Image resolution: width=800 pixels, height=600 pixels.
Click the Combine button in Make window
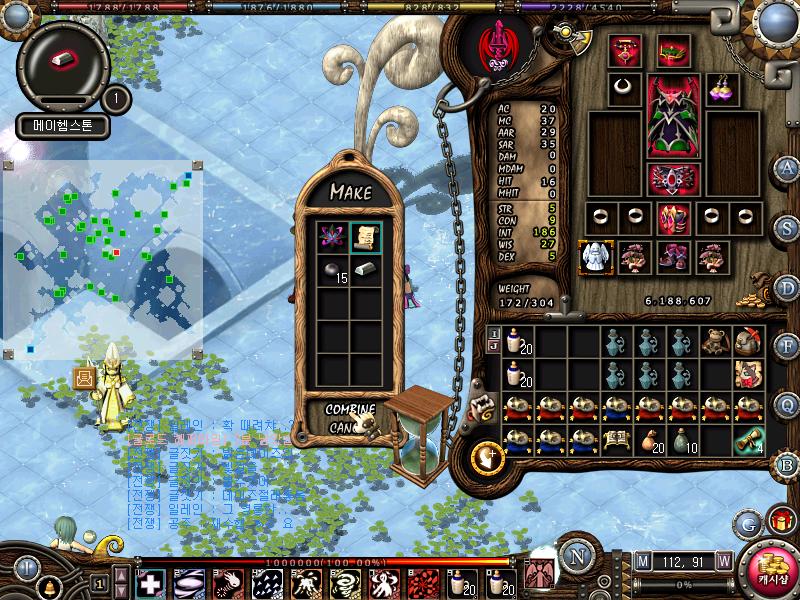click(x=350, y=409)
